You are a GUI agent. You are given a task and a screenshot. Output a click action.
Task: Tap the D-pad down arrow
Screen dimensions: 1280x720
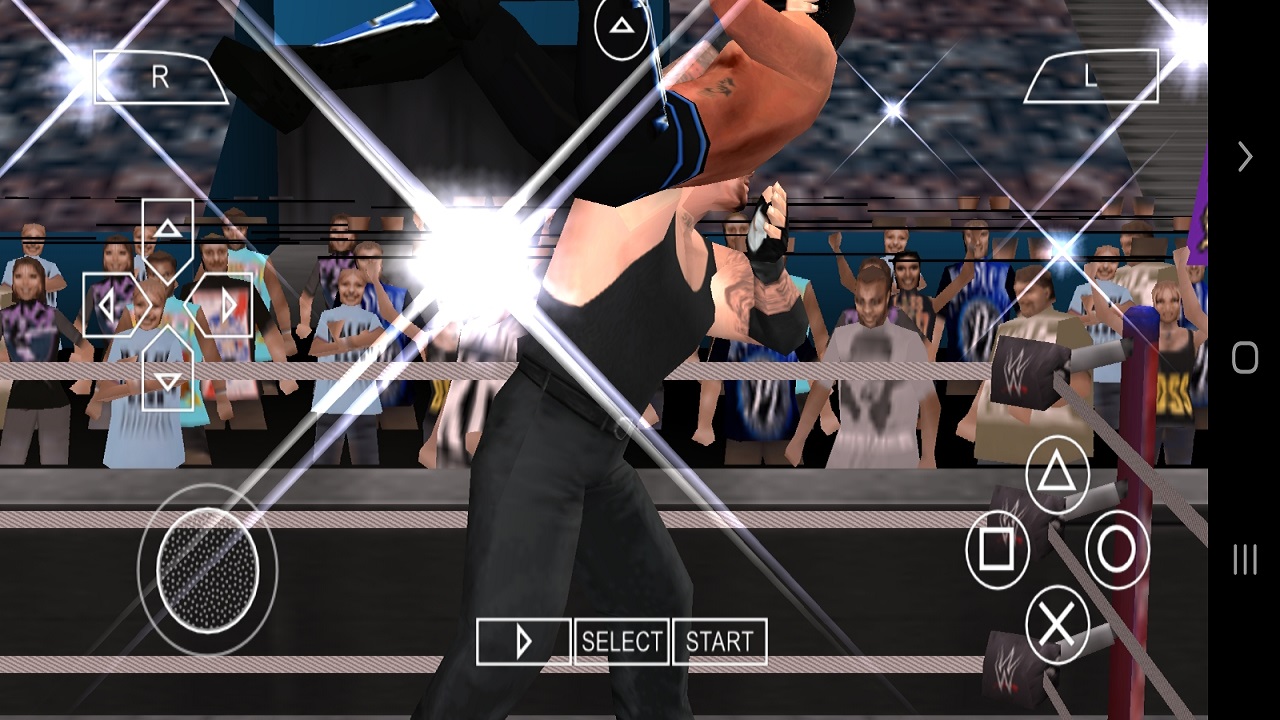click(167, 375)
